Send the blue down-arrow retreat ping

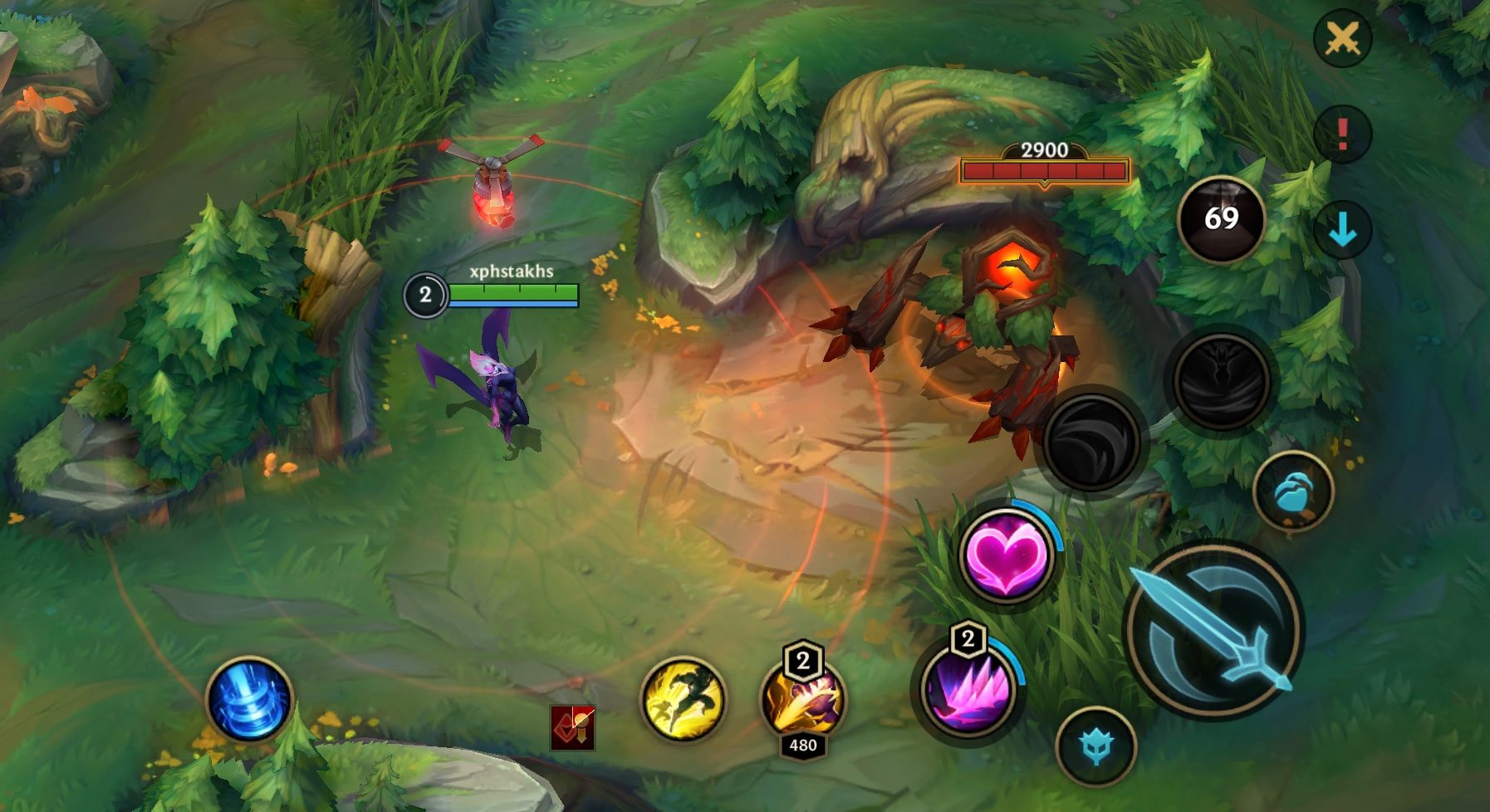click(x=1342, y=230)
